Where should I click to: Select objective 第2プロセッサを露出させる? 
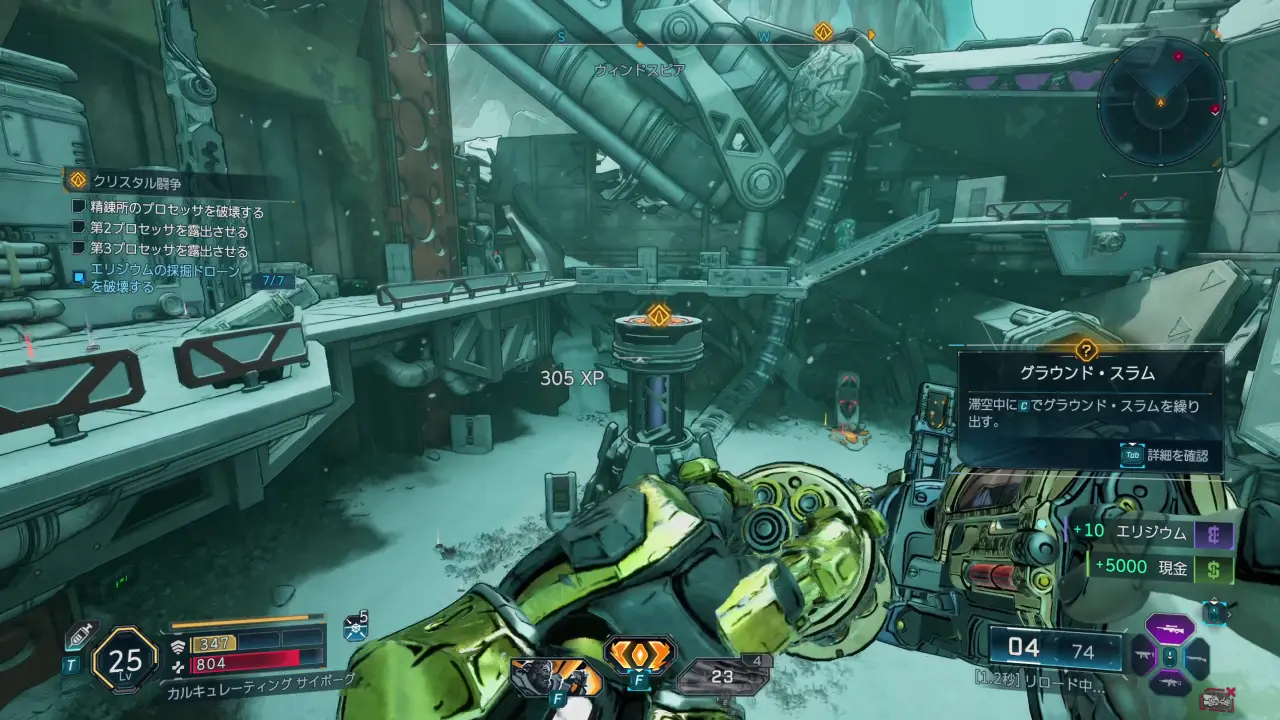(169, 231)
